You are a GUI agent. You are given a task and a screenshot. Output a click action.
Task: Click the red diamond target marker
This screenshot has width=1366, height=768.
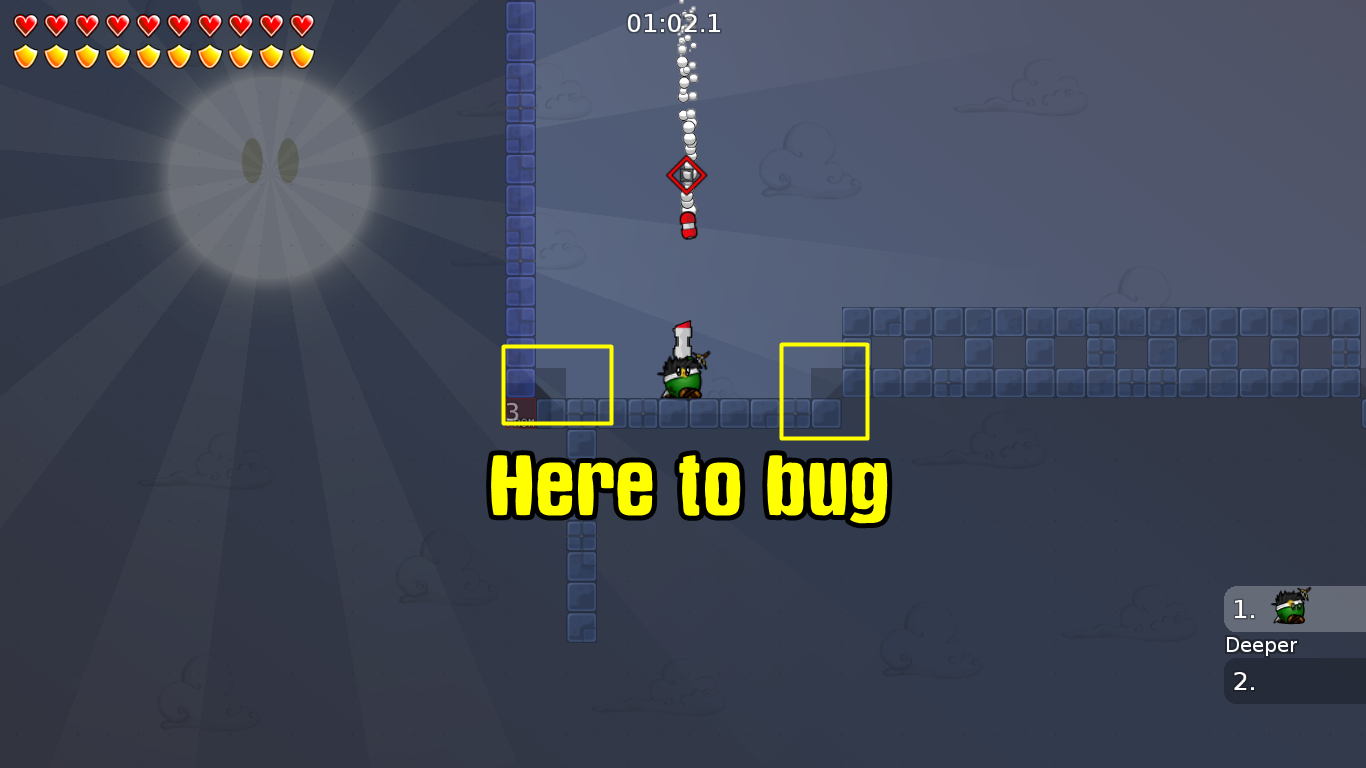tap(686, 175)
